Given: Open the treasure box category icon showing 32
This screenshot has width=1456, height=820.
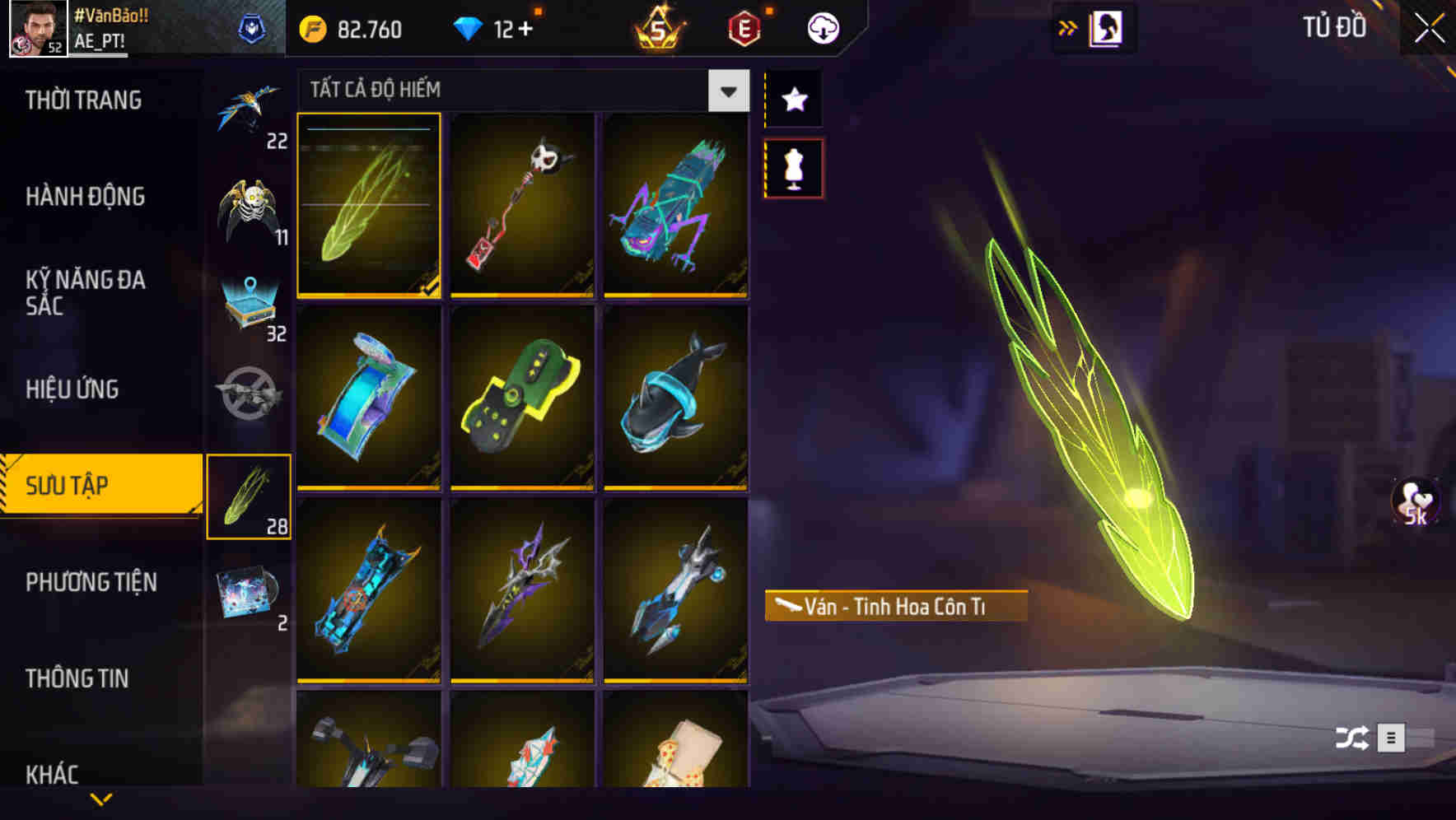Looking at the screenshot, I should [250, 305].
